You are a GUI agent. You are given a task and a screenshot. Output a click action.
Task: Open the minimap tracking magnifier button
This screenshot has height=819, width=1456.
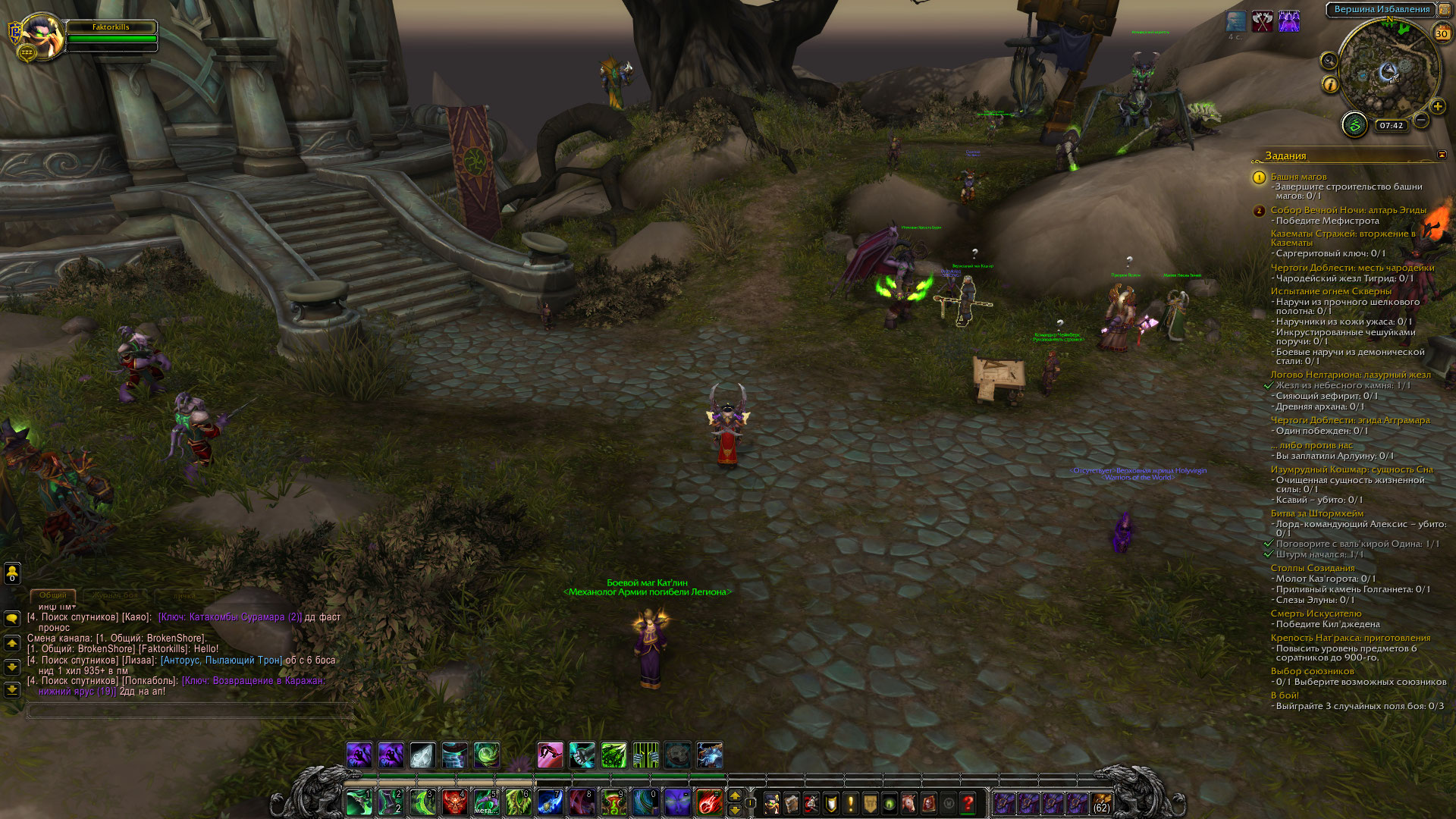click(x=1329, y=61)
